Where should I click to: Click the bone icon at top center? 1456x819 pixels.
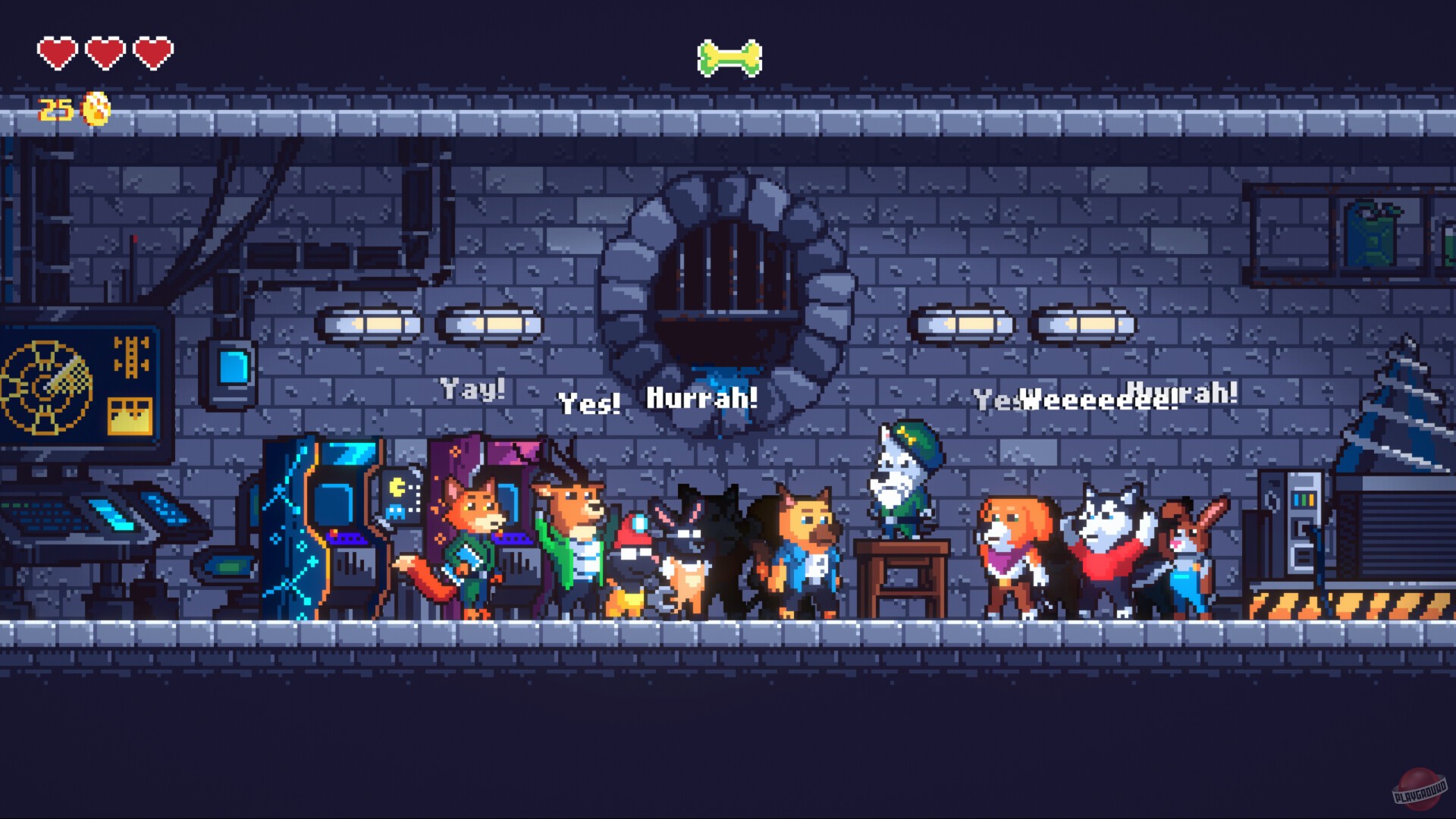(x=728, y=59)
